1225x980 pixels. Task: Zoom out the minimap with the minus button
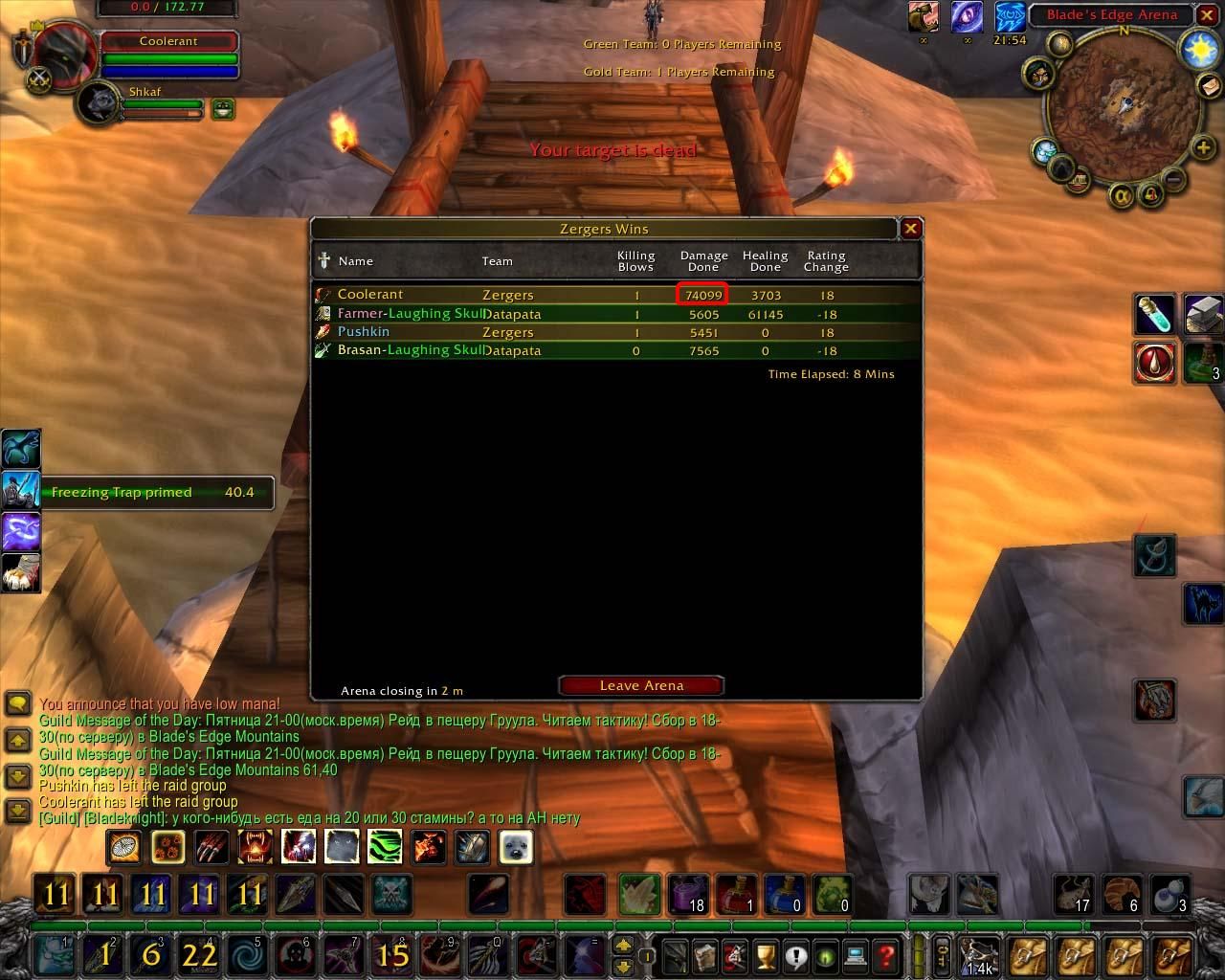(1174, 179)
